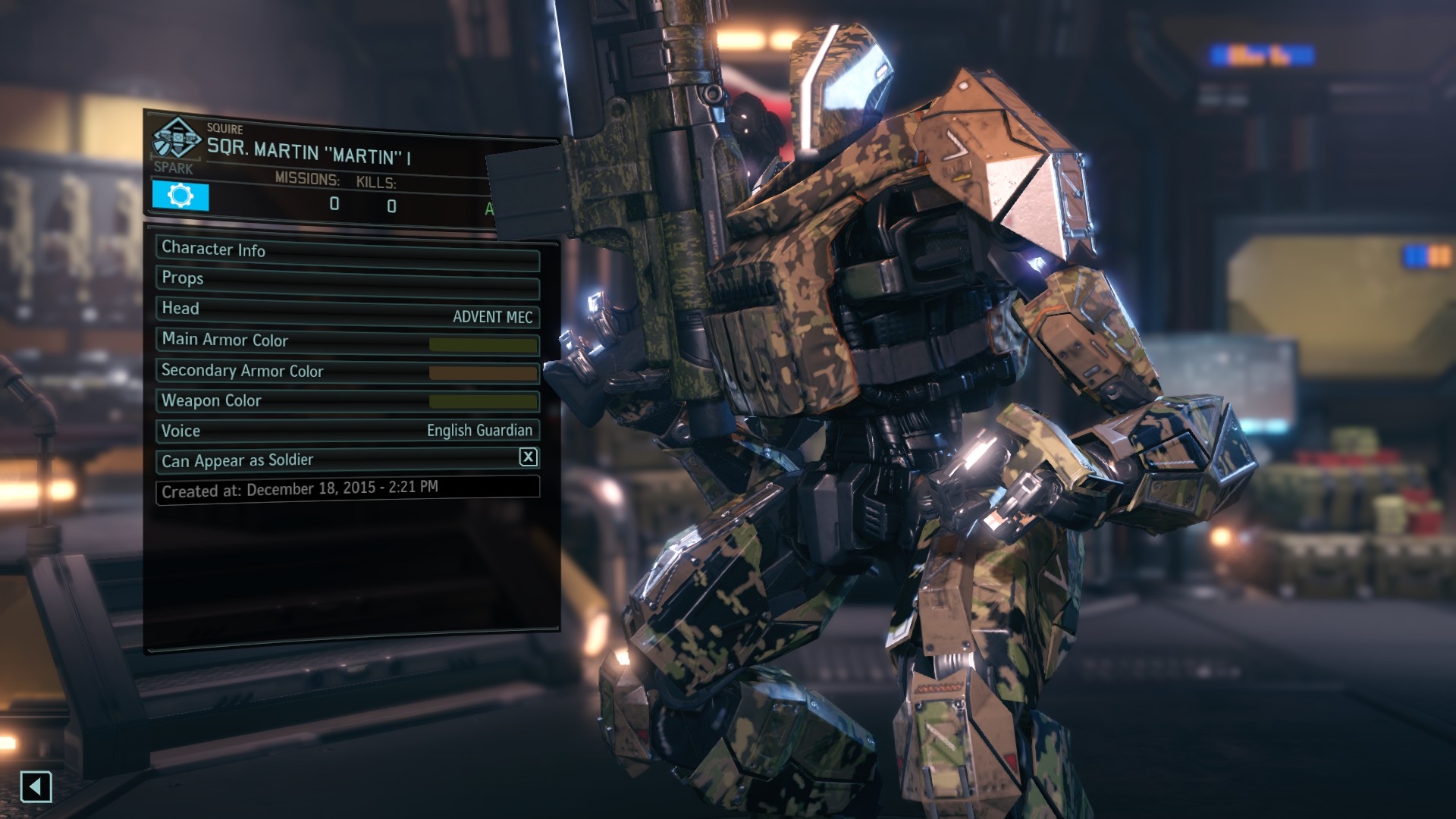Viewport: 1456px width, 819px height.
Task: Select the Main Armor Color row
Action: 347,341
